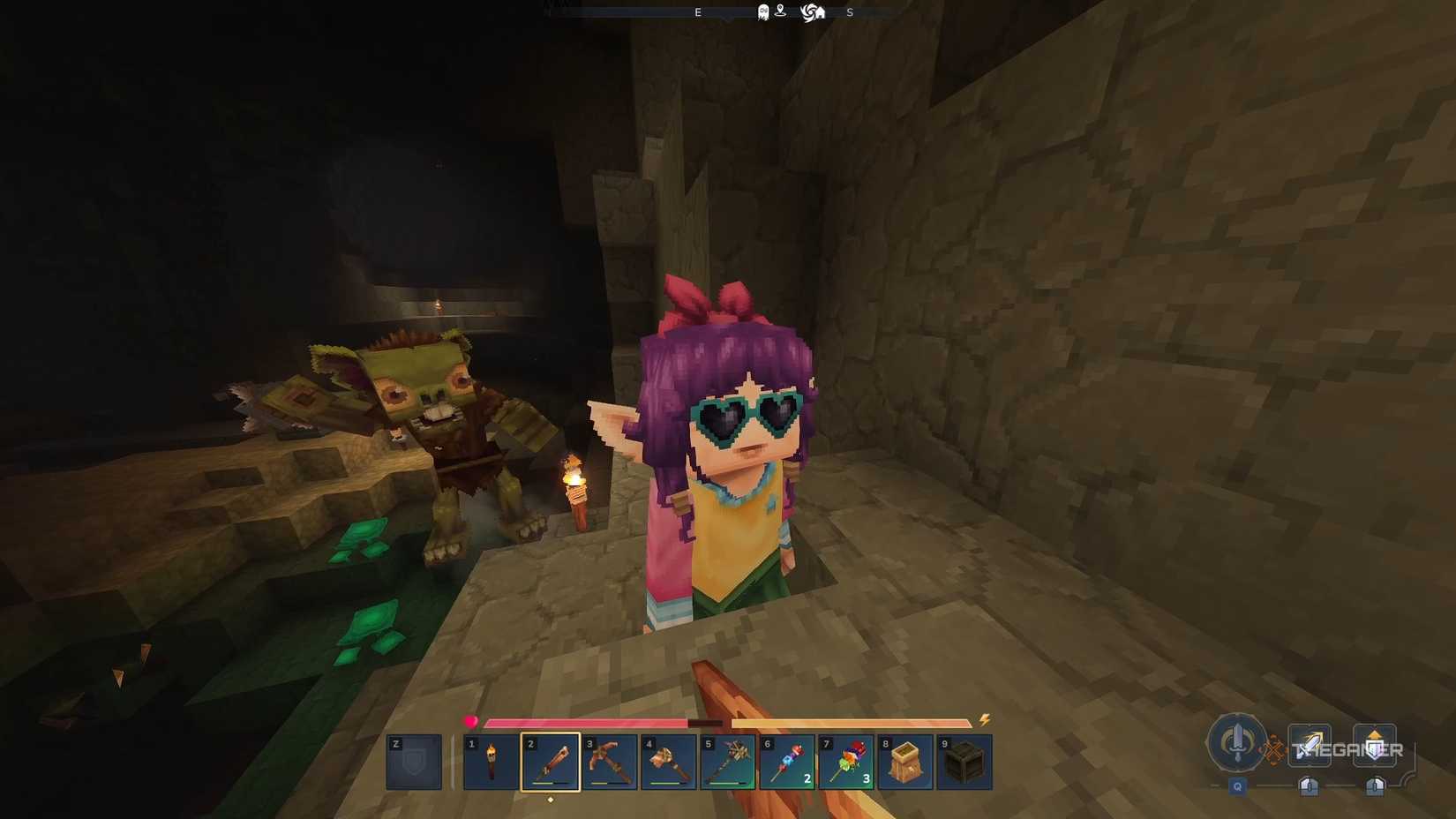Click the waypoint pin on the compass bar

(x=780, y=11)
